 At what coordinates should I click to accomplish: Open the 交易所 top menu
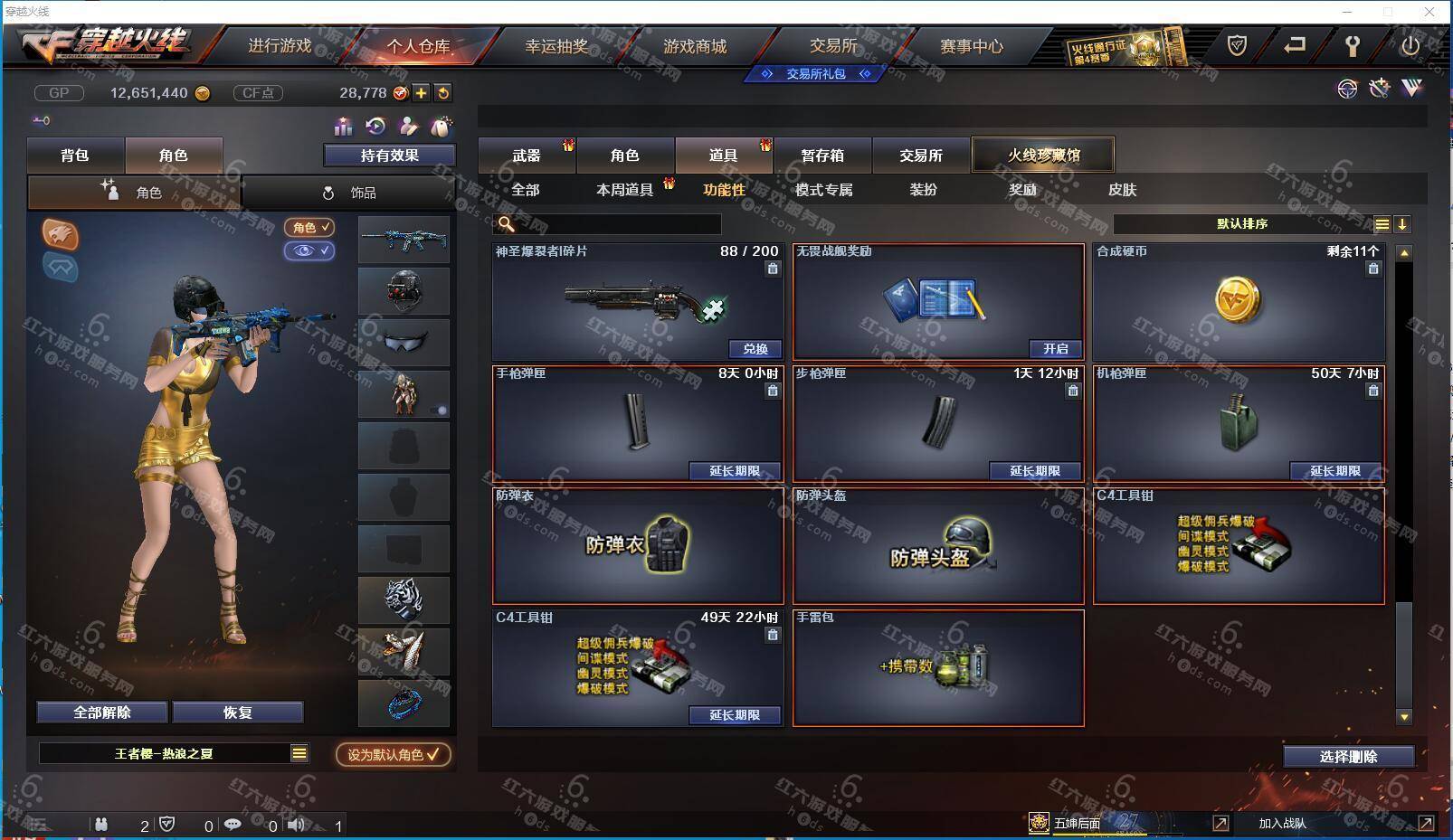833,46
